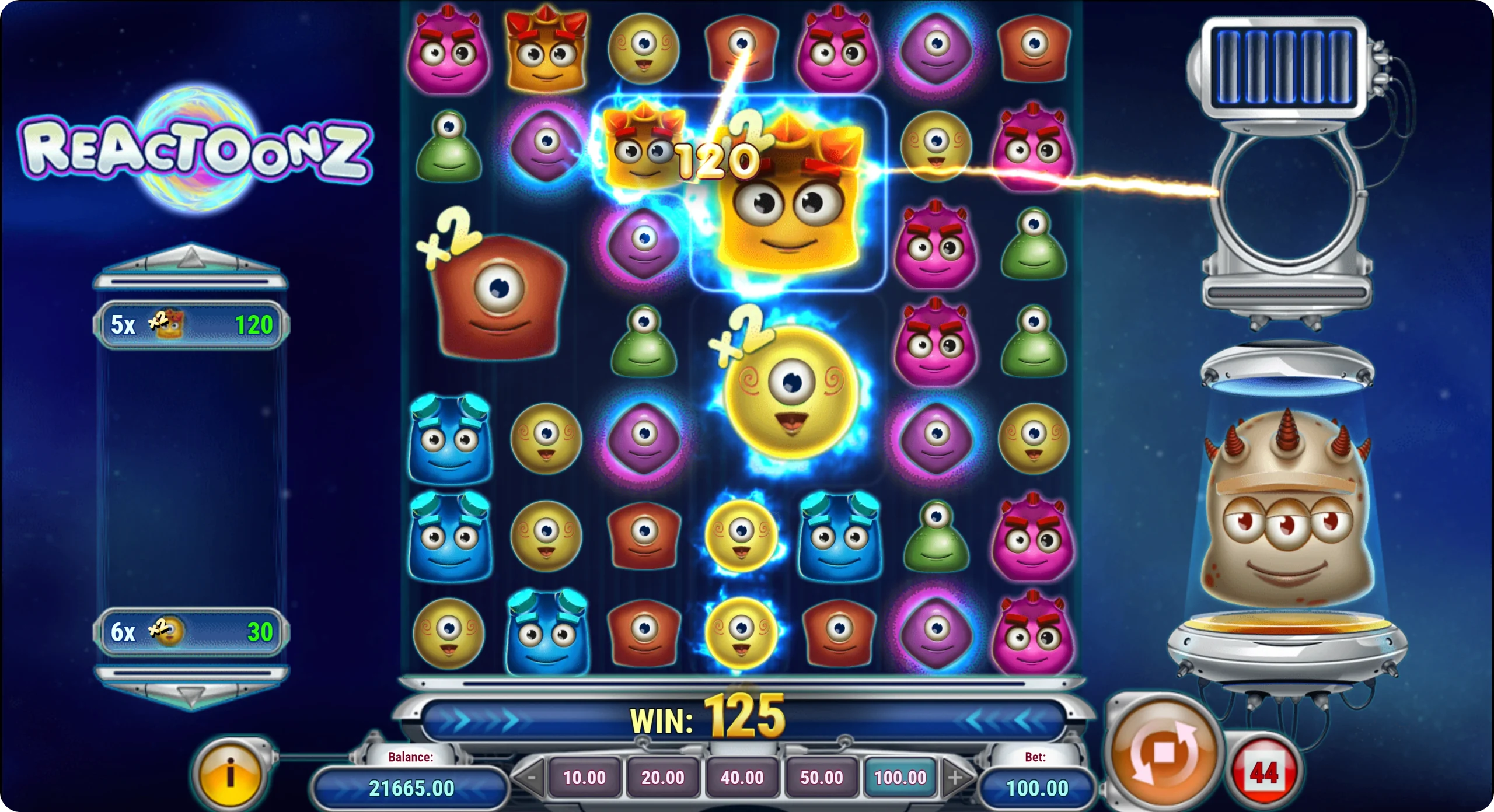Increase bet with the plus arrow
1494x812 pixels.
coord(955,777)
